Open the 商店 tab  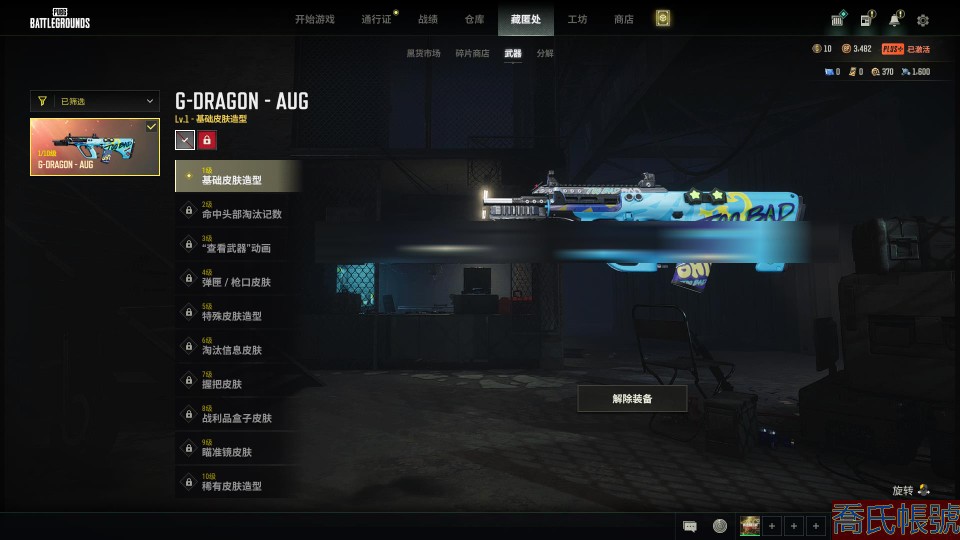(623, 19)
